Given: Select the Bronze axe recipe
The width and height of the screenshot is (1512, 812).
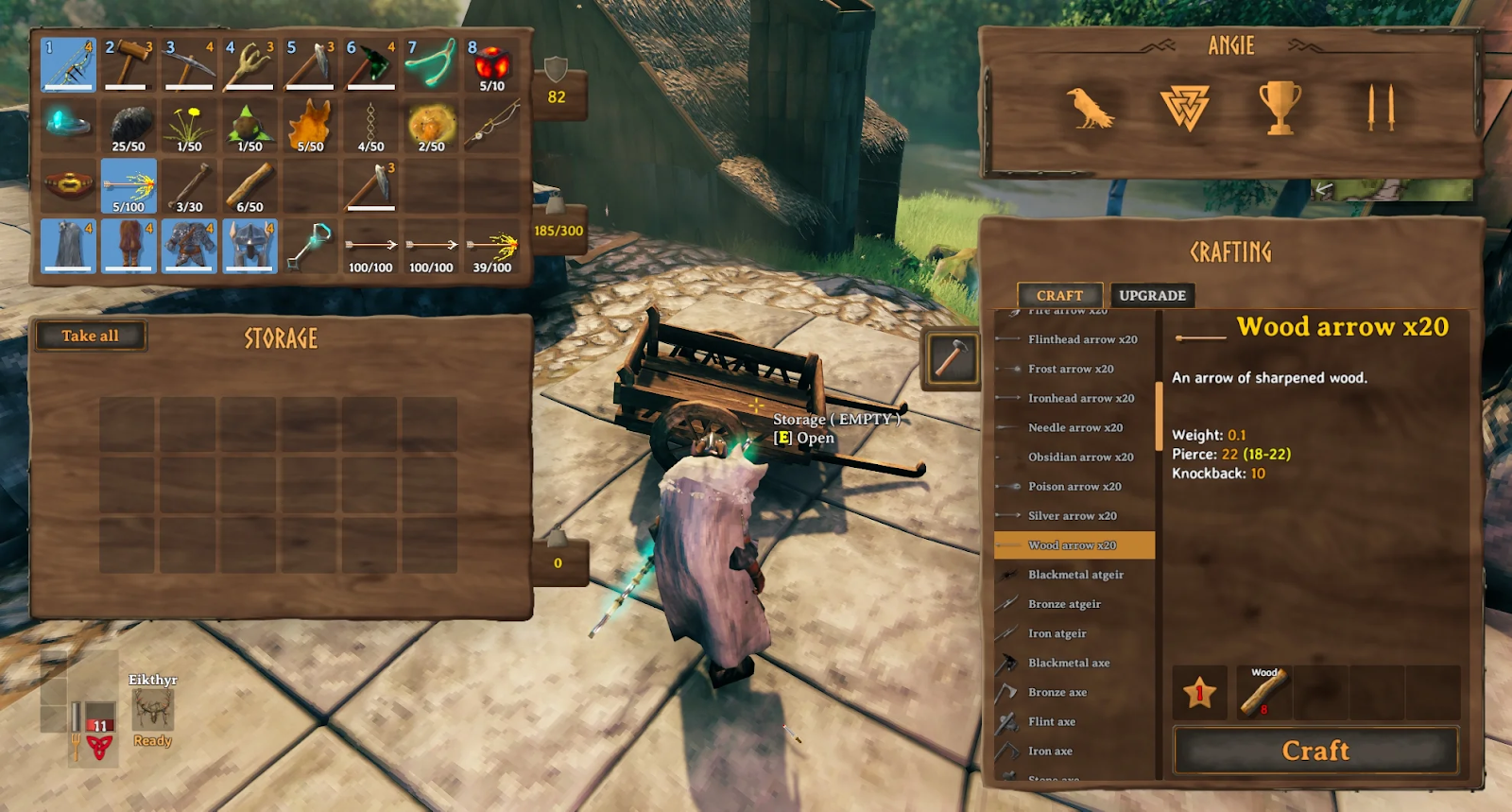Looking at the screenshot, I should [x=1057, y=693].
